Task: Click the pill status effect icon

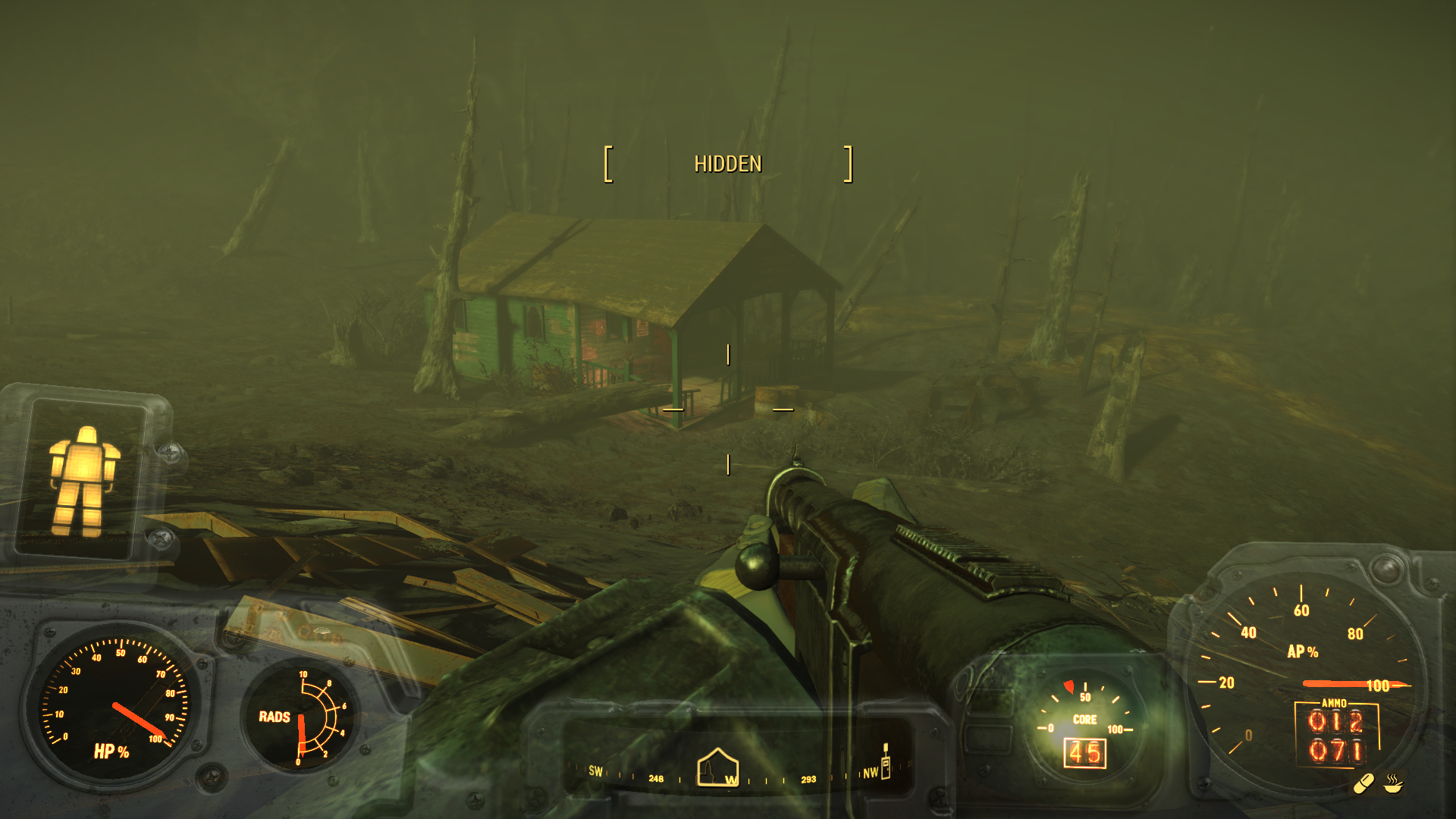Action: [1364, 783]
